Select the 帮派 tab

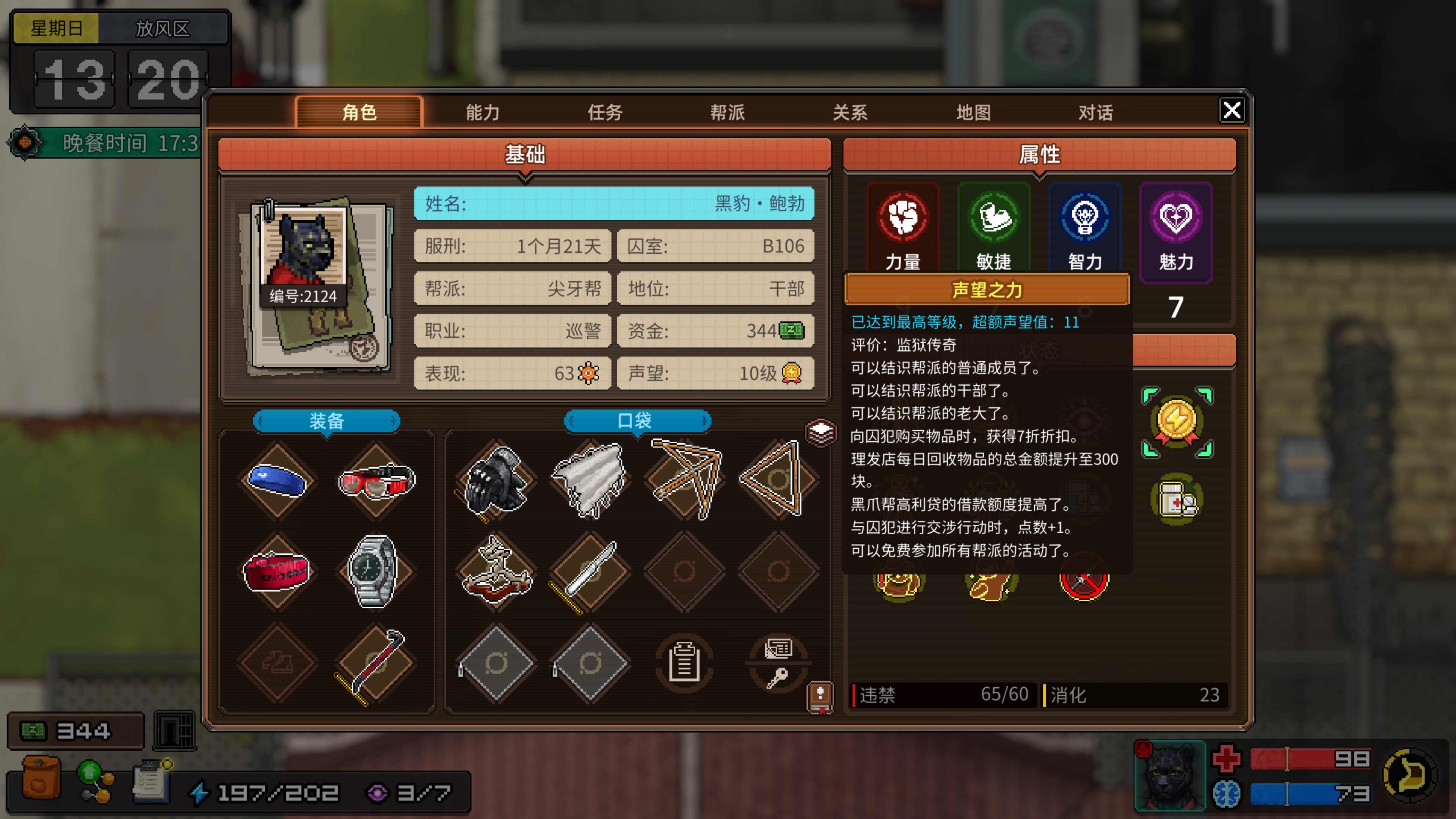[728, 112]
